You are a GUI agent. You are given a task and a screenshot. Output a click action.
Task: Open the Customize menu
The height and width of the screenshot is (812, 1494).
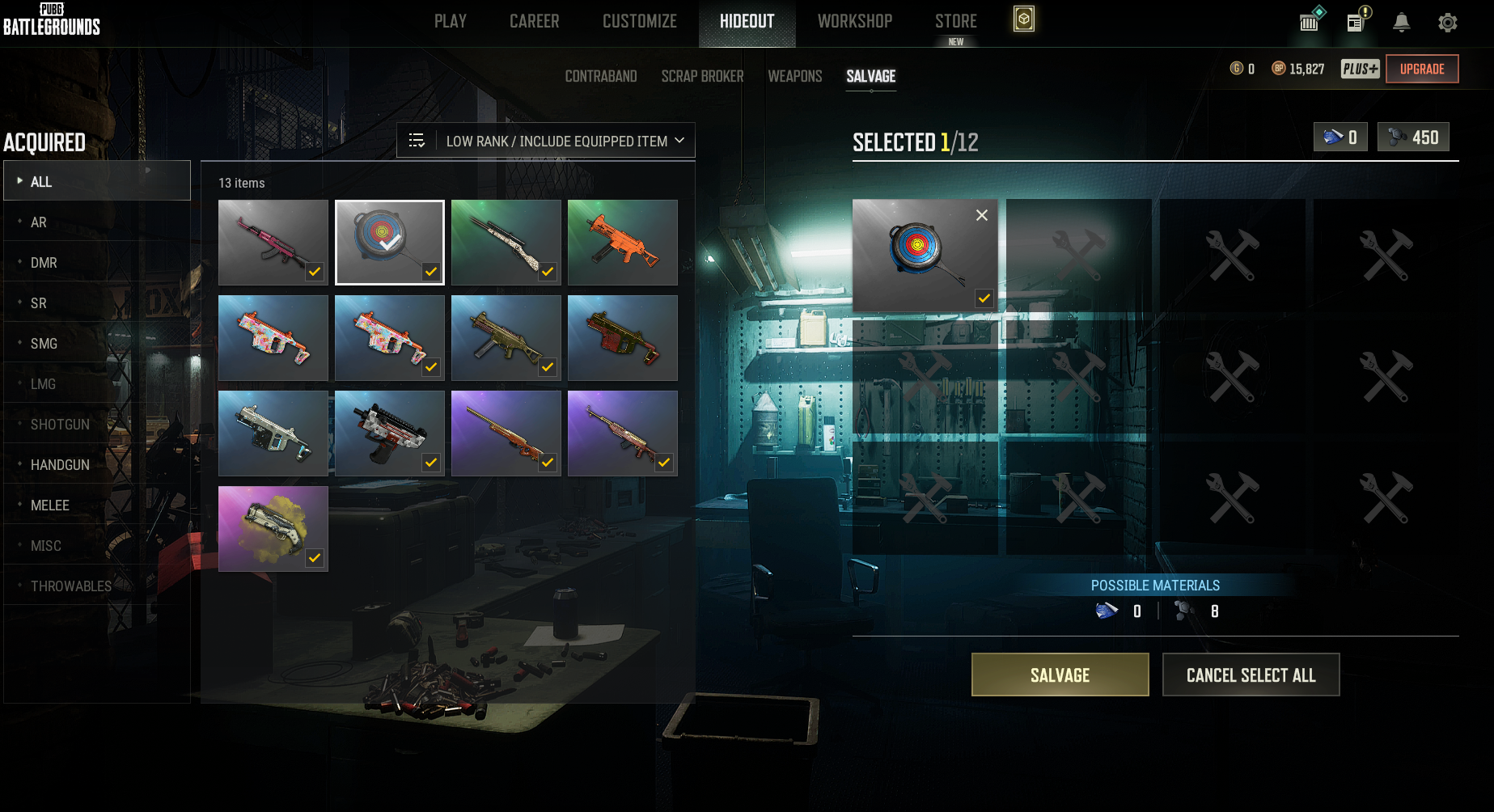click(639, 21)
